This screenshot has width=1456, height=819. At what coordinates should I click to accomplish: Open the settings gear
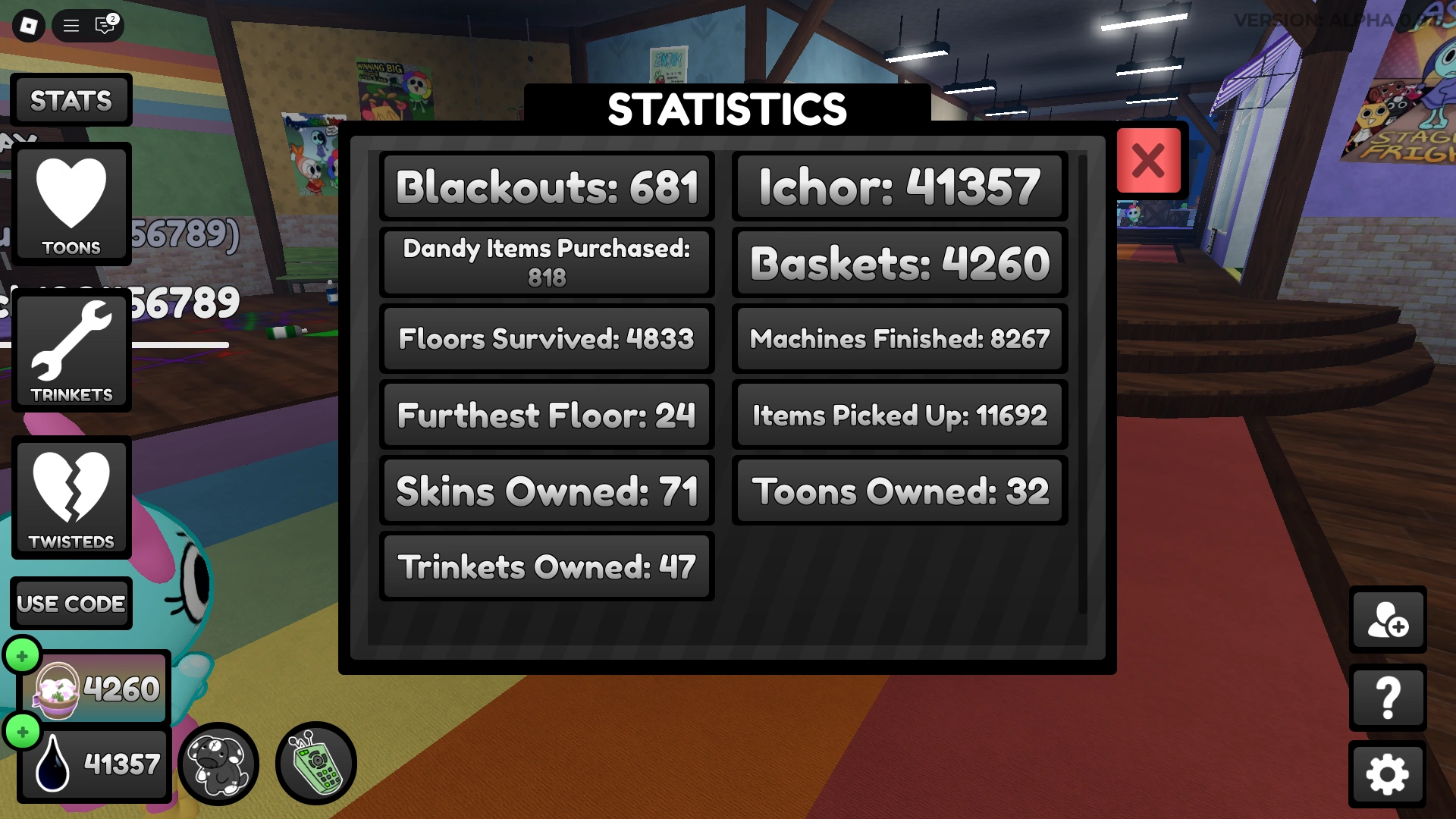tap(1388, 772)
